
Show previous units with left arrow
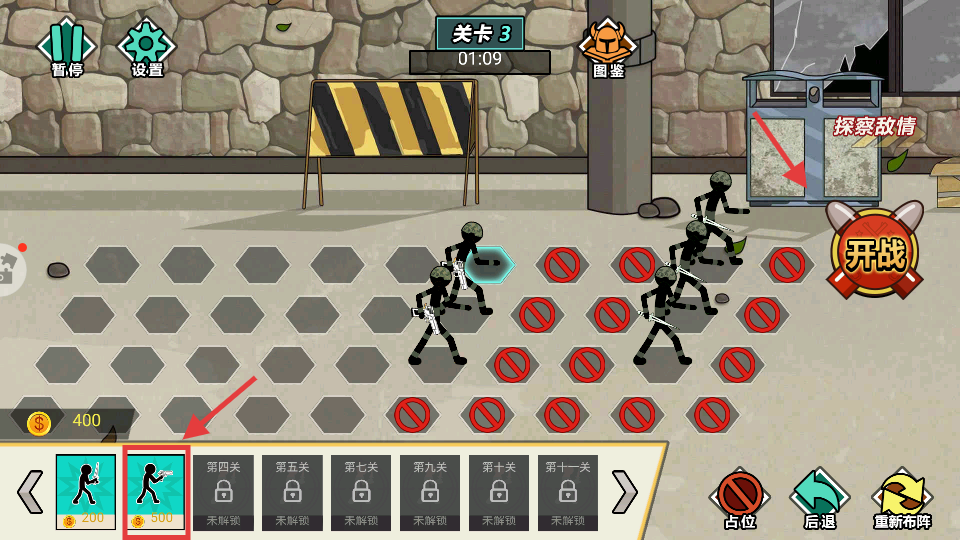tap(30, 491)
